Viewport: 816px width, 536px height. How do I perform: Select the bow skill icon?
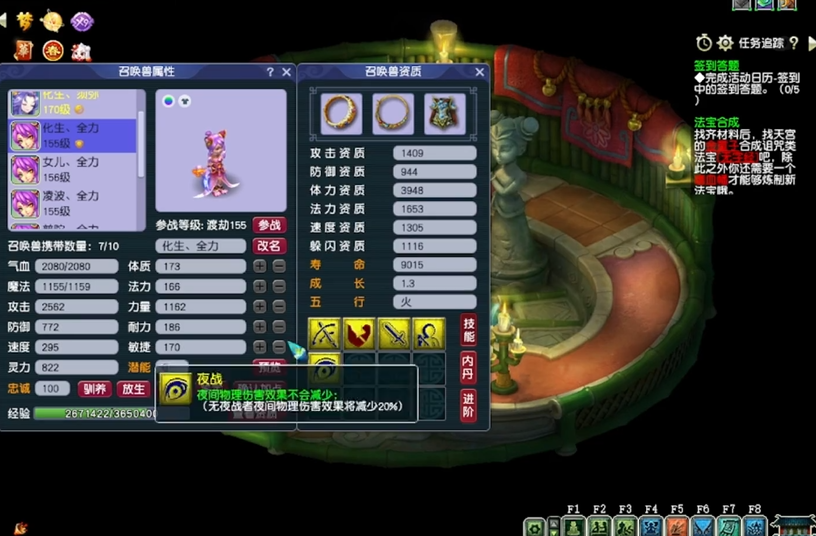[326, 334]
